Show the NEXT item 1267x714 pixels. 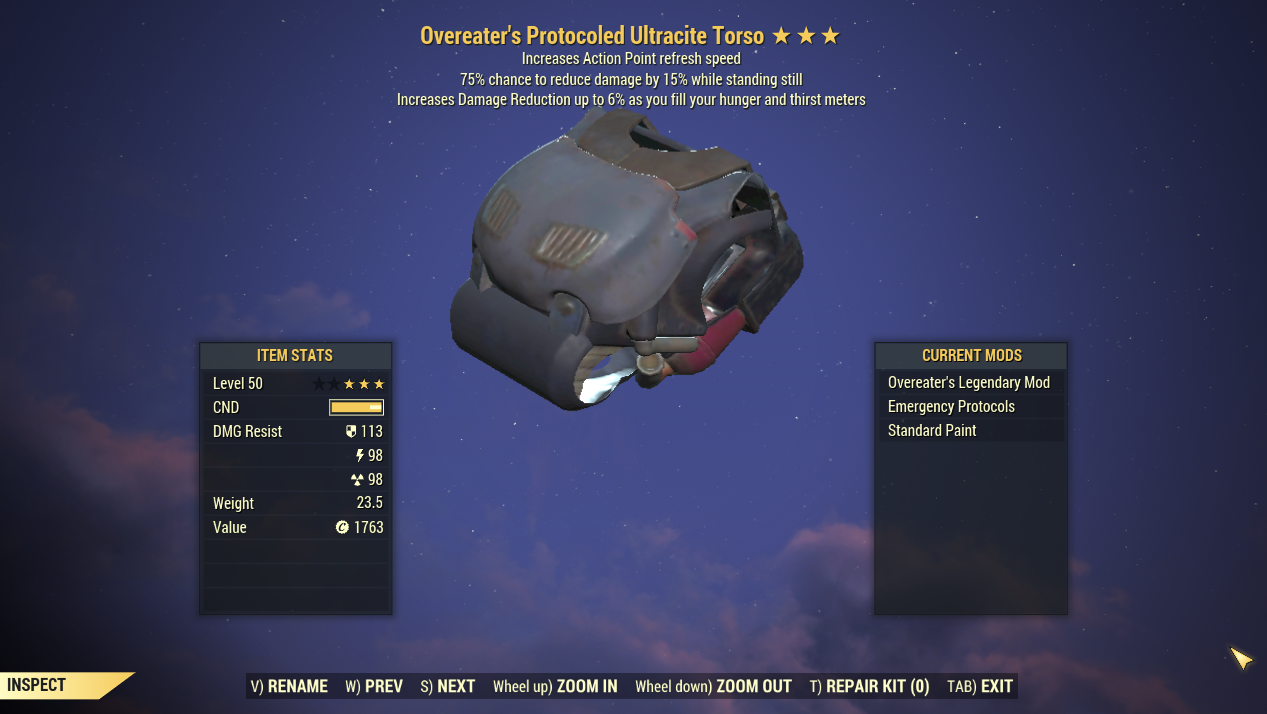tap(447, 686)
